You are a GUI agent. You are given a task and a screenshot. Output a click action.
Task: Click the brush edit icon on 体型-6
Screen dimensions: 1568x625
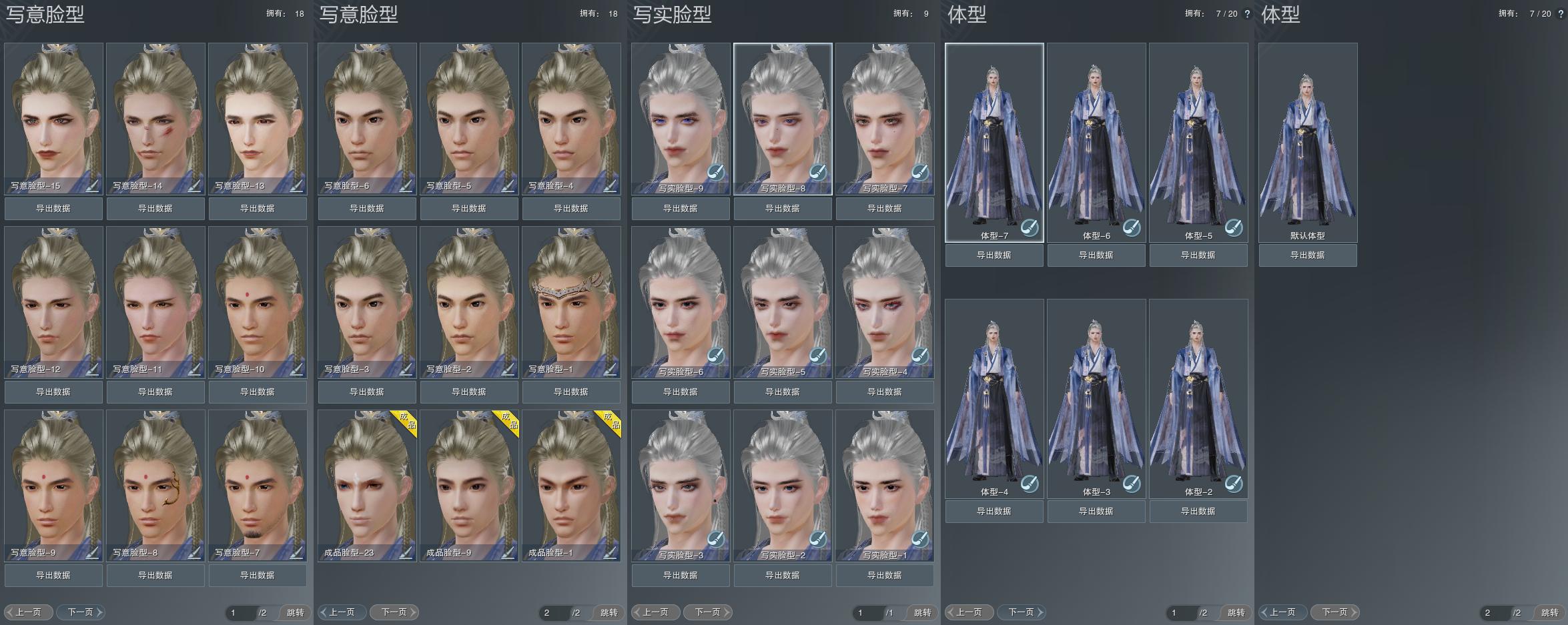point(1132,228)
